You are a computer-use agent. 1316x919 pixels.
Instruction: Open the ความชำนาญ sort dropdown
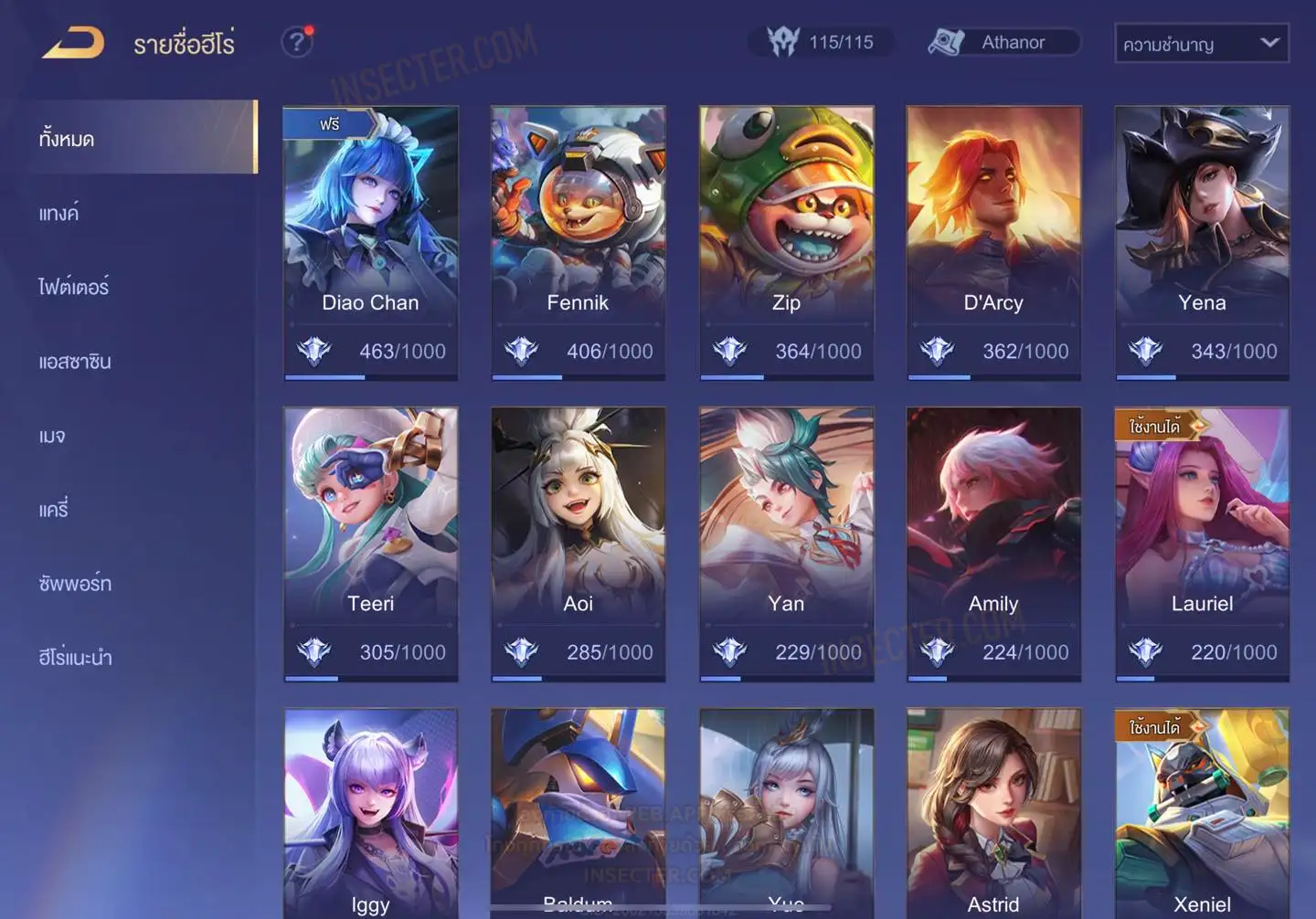(x=1201, y=43)
